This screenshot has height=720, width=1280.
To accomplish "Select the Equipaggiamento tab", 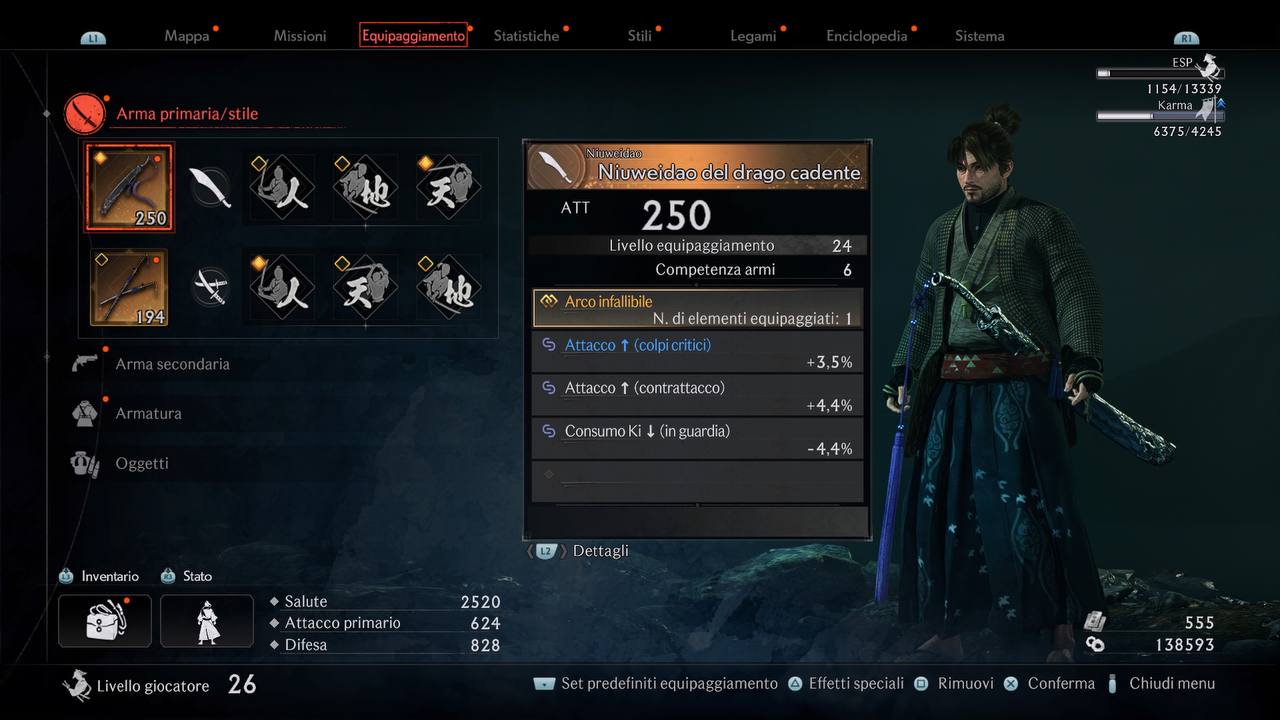I will click(x=413, y=36).
